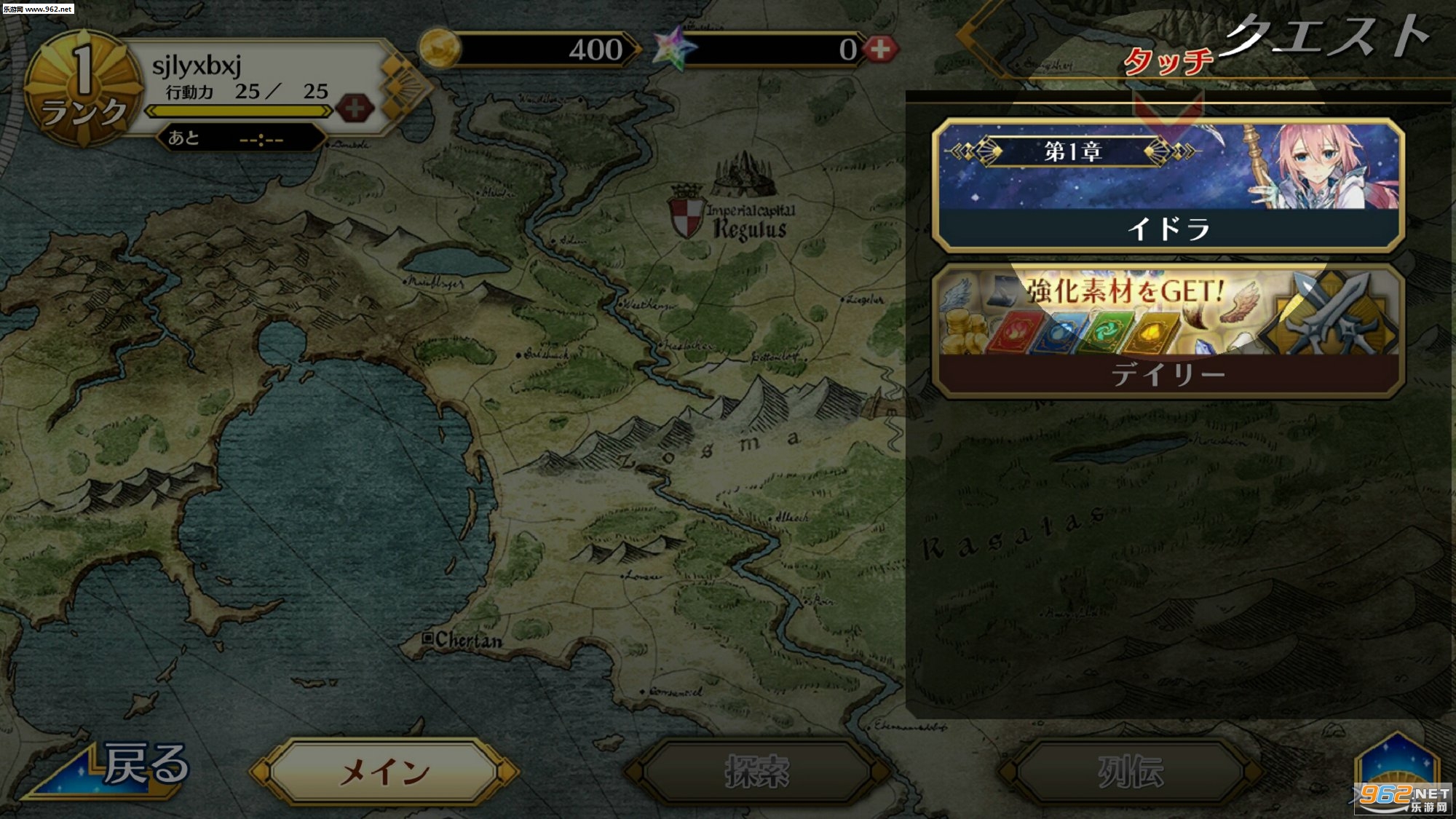Image resolution: width=1456 pixels, height=819 pixels.
Task: Click the rainbow star gem icon
Action: click(x=673, y=49)
